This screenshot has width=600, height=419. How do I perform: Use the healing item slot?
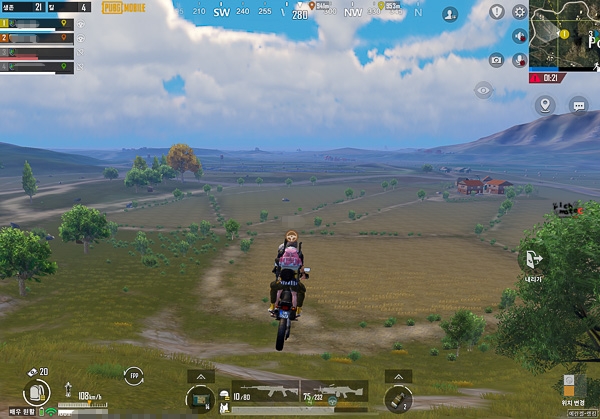202,400
